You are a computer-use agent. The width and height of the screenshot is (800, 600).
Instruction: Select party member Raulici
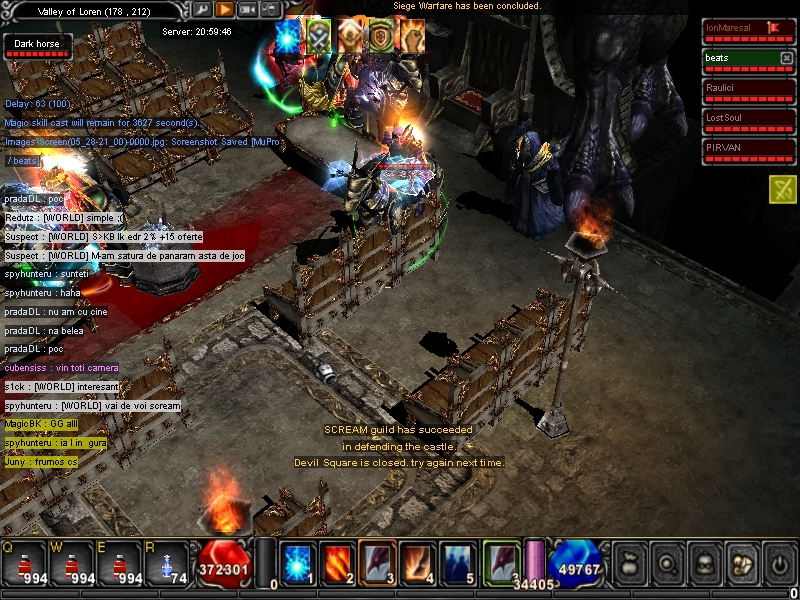(741, 88)
